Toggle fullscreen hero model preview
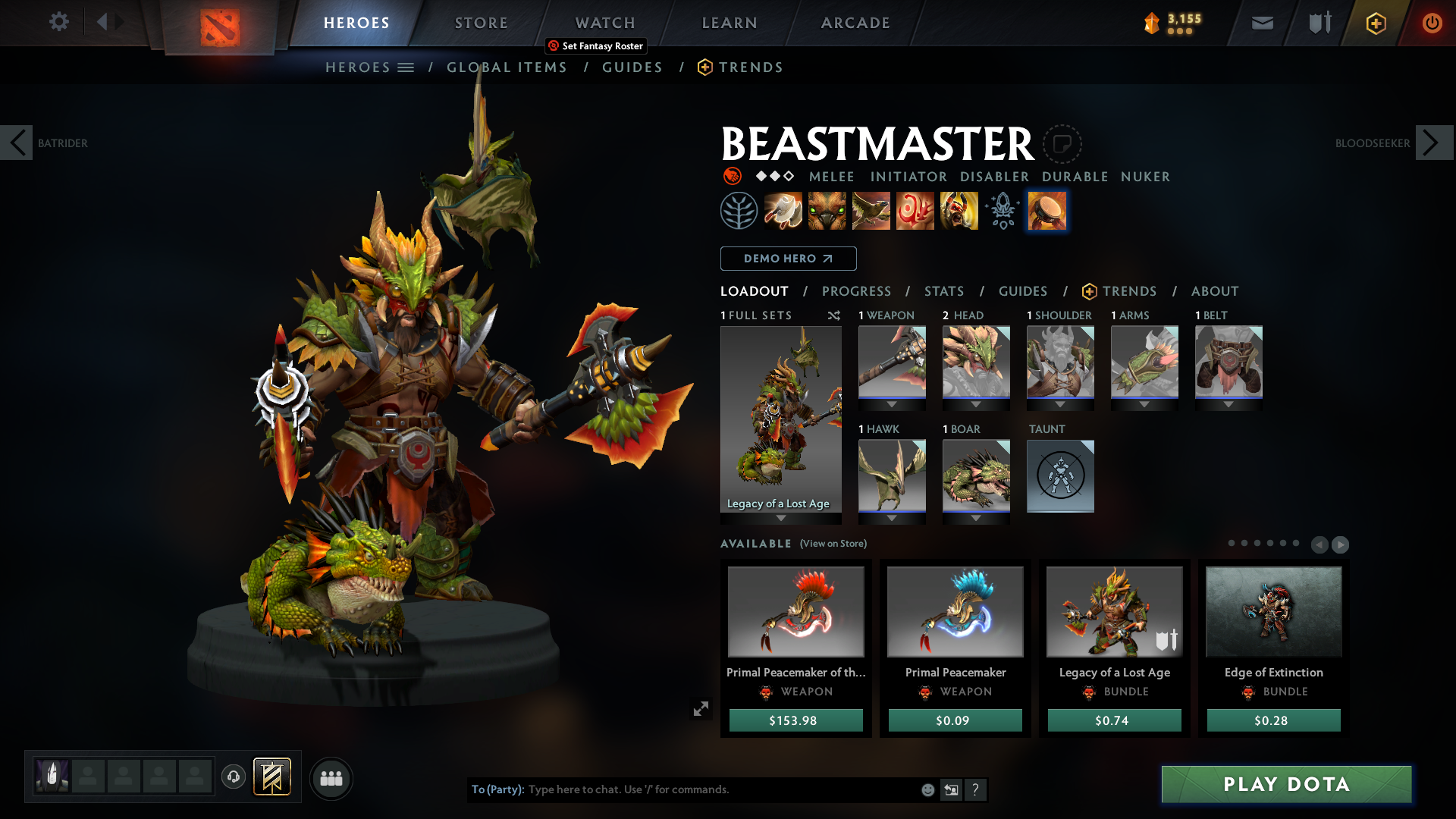The width and height of the screenshot is (1456, 819). point(701,708)
